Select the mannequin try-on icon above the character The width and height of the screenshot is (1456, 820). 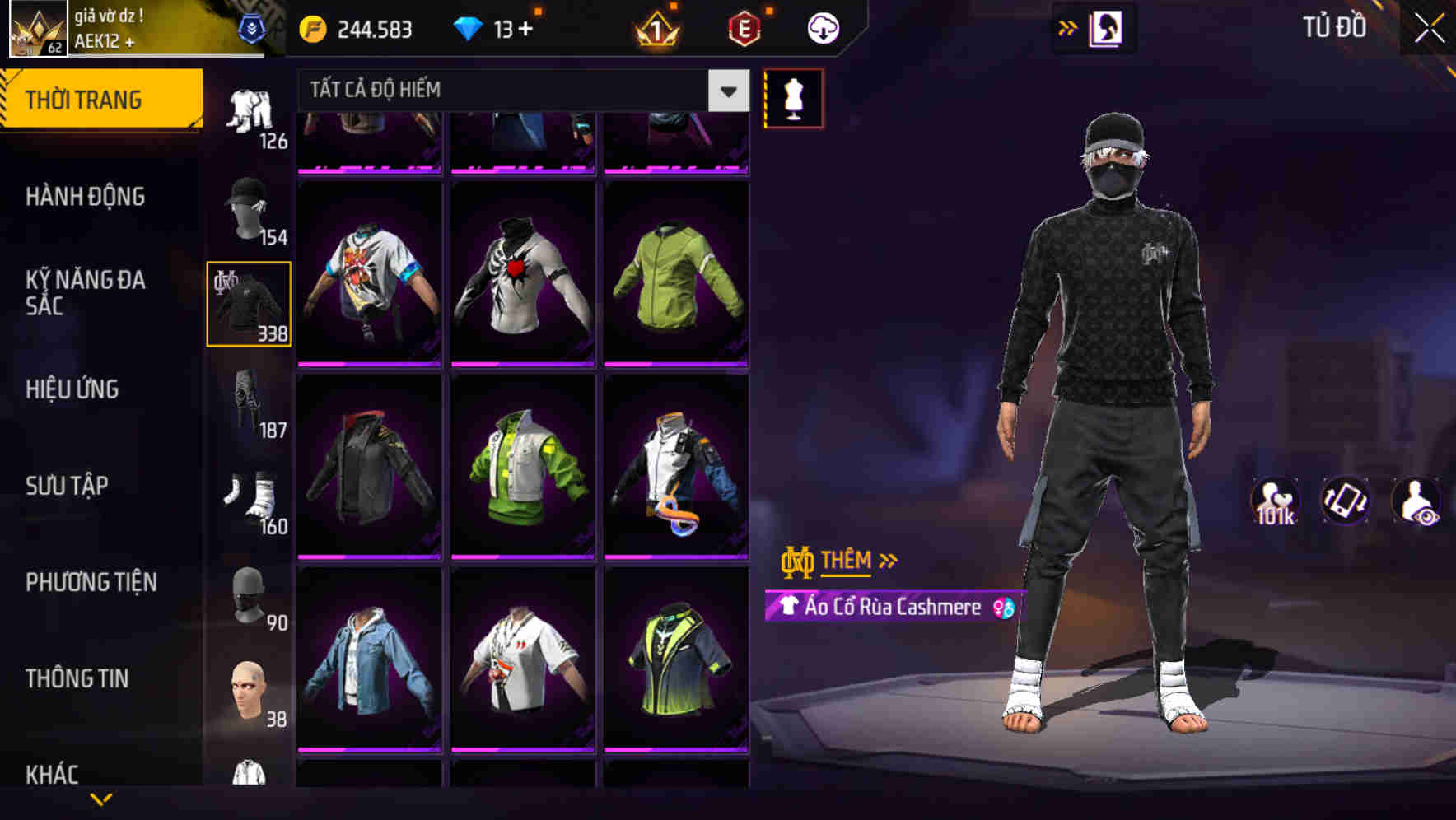[793, 98]
